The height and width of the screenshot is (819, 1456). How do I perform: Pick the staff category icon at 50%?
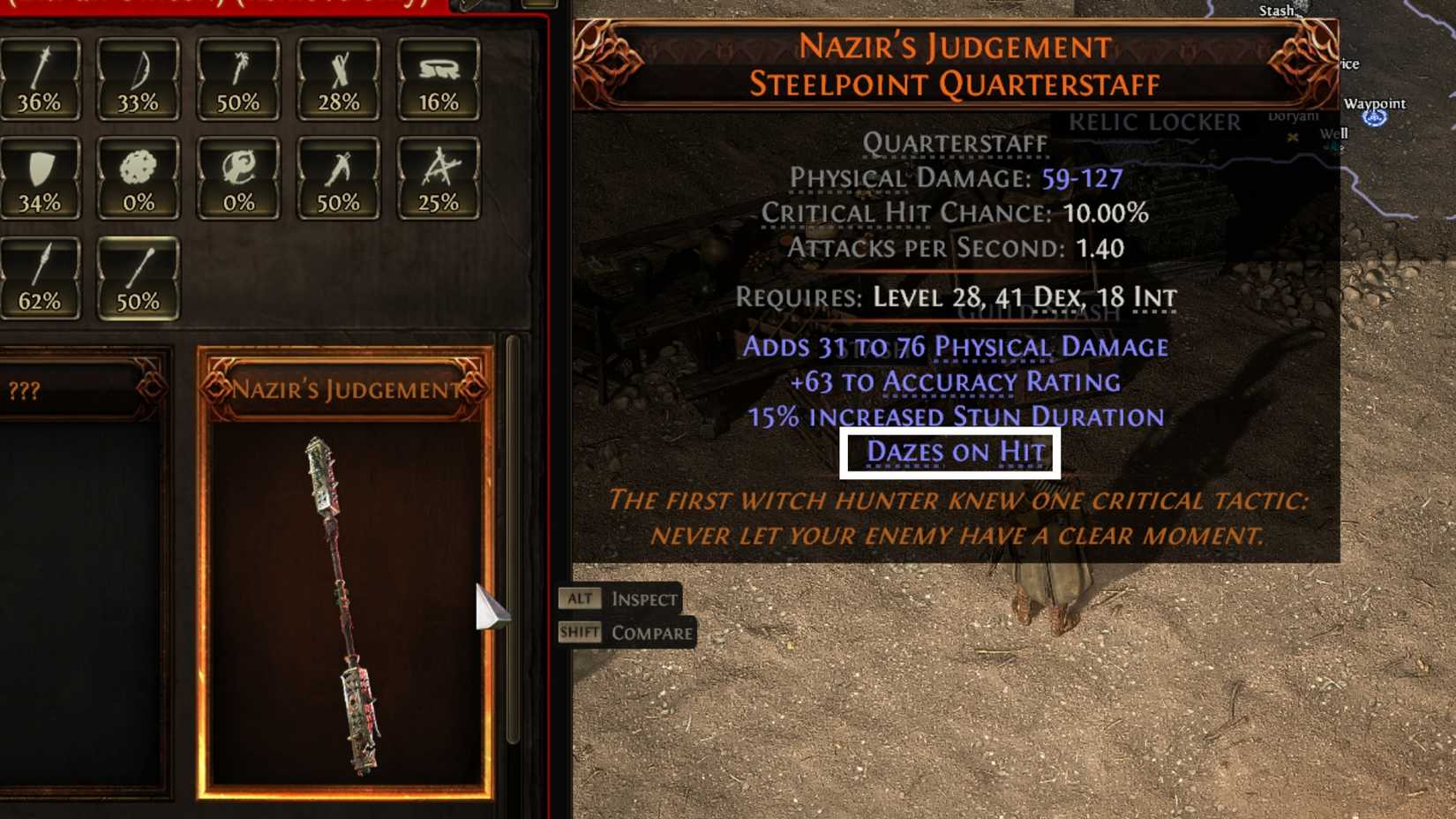(x=236, y=79)
